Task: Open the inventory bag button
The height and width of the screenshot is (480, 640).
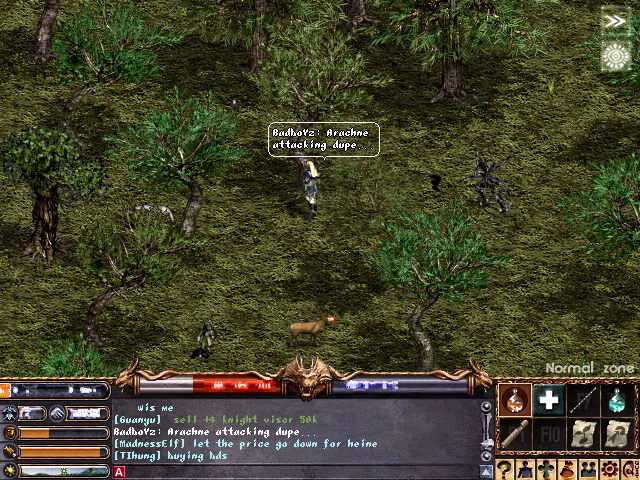Action: point(566,469)
